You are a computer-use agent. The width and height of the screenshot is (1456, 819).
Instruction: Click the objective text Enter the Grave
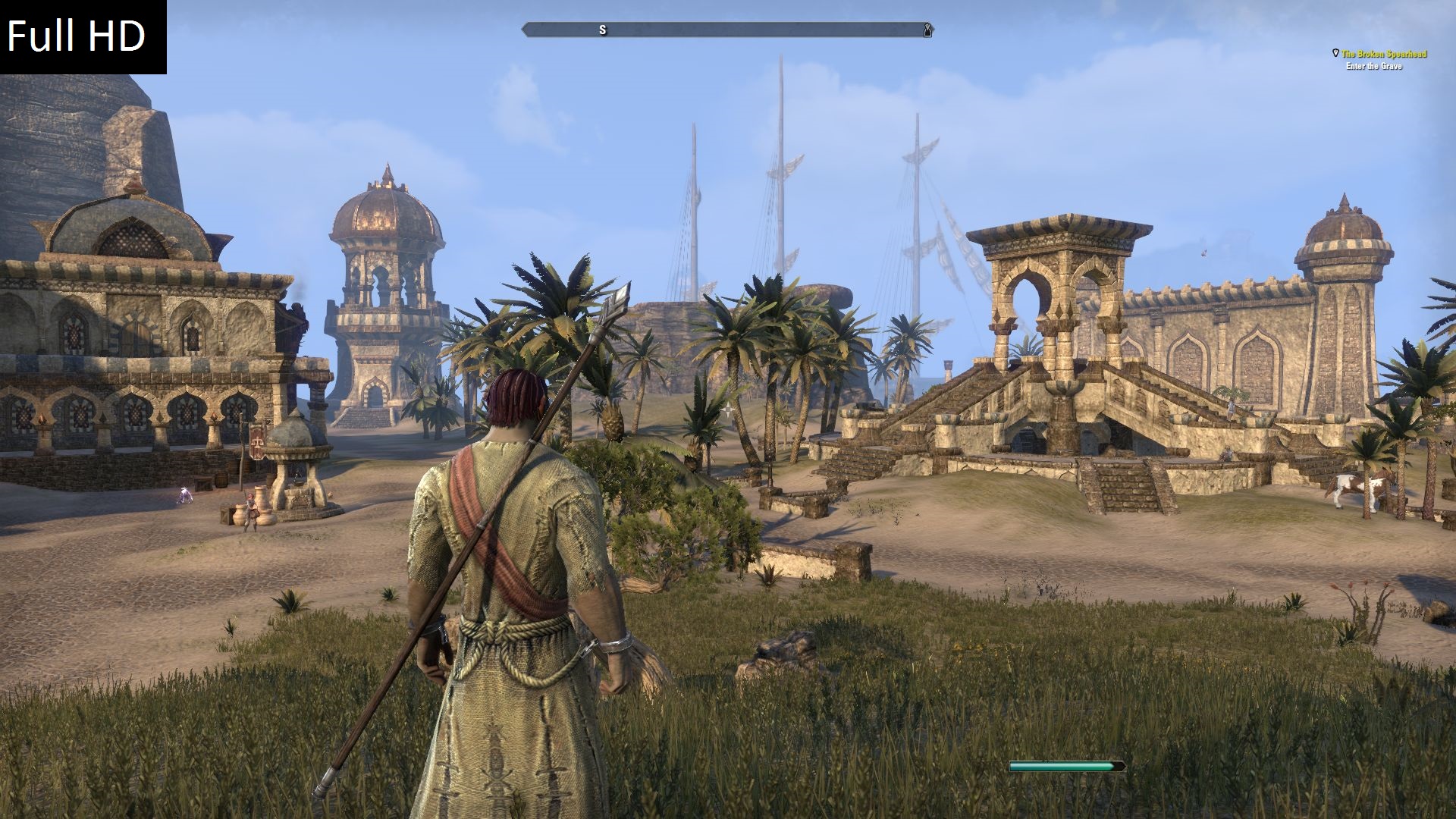click(1374, 67)
